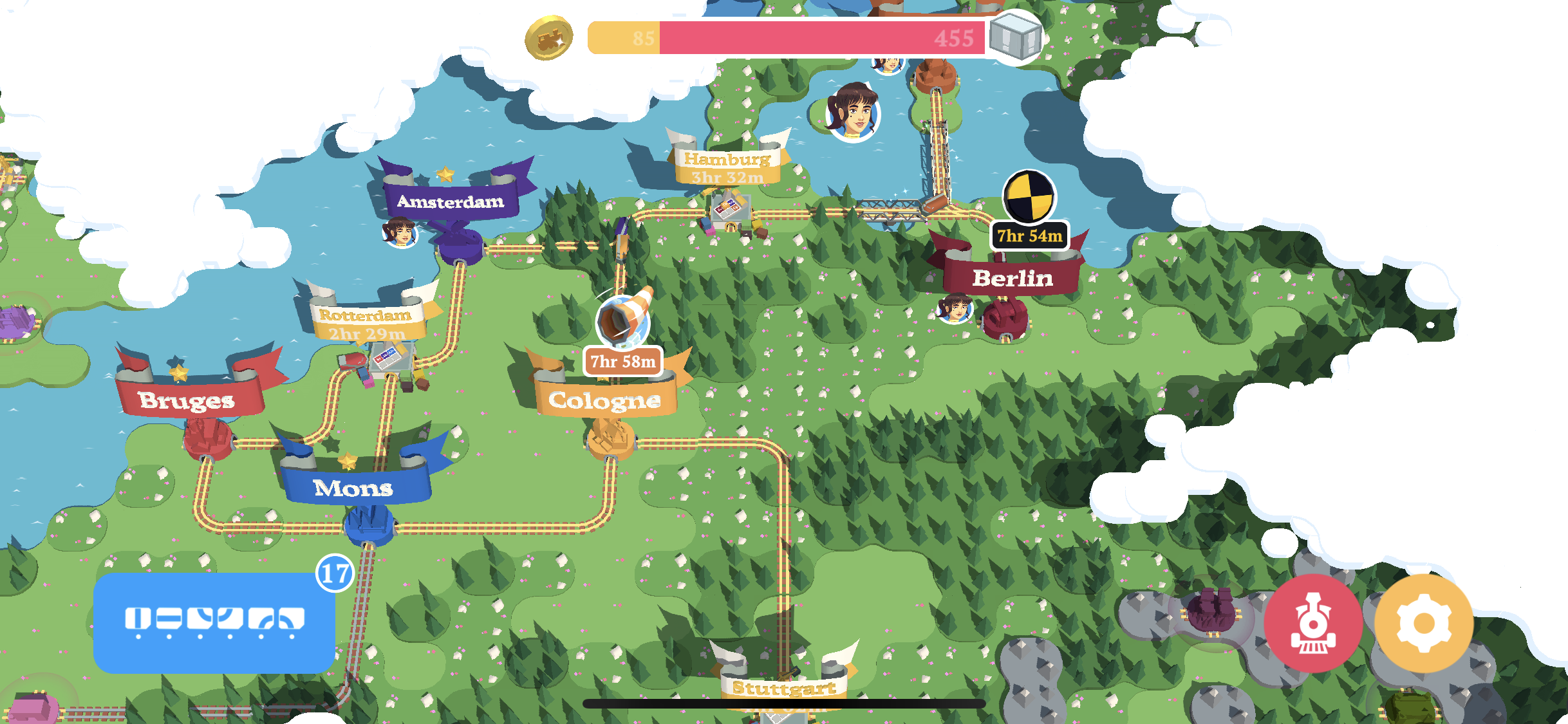Select the large passenger portrait near Hamburg
Viewport: 1568px width, 724px height.
pos(853,111)
